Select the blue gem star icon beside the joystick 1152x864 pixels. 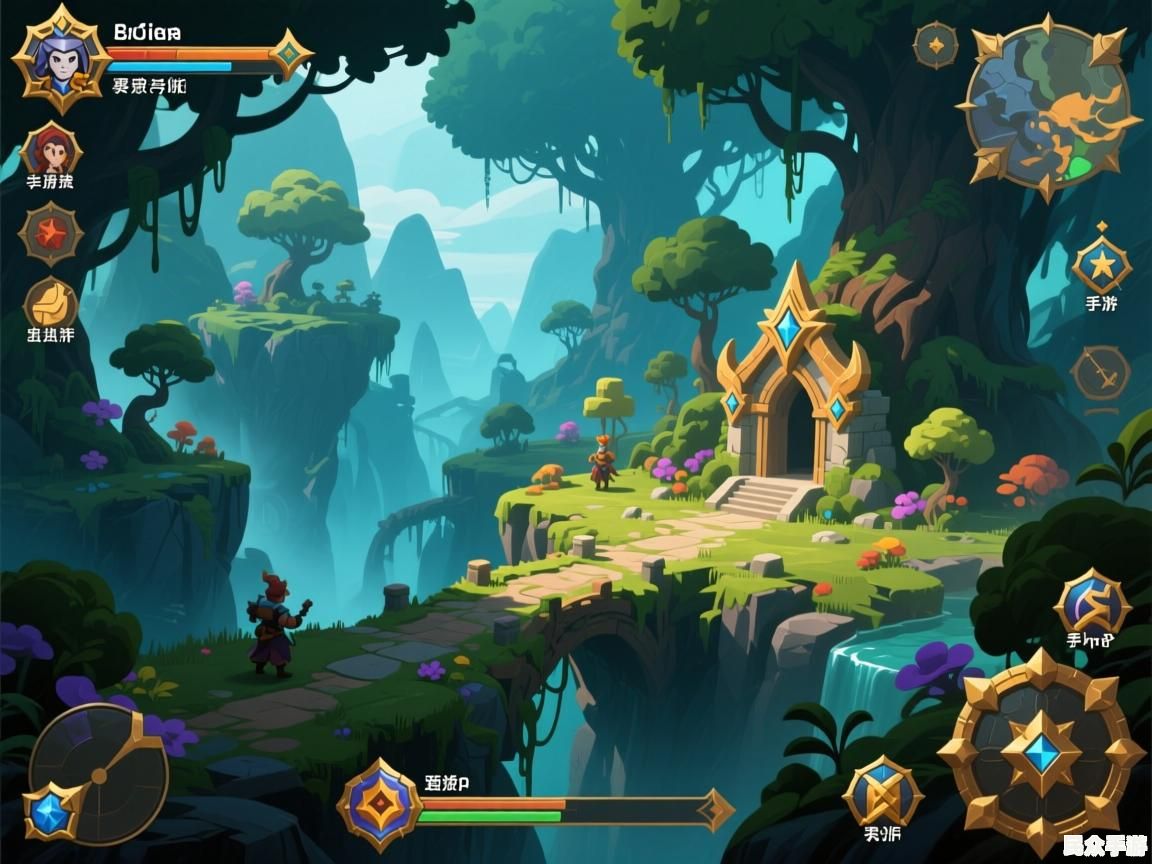point(50,810)
